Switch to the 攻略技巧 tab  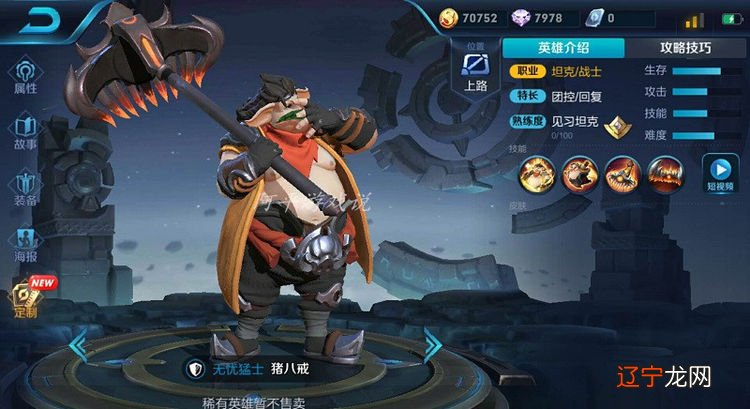pyautogui.click(x=686, y=48)
